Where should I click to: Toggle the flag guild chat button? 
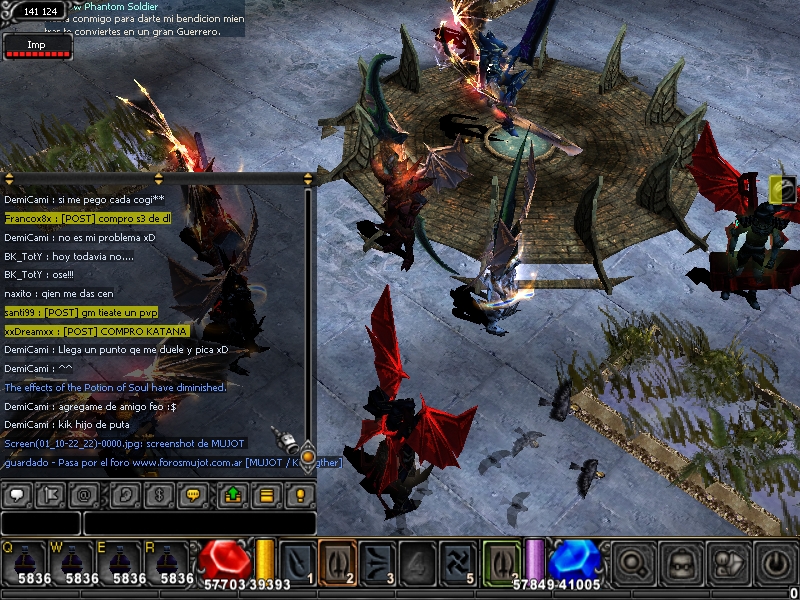(x=50, y=494)
